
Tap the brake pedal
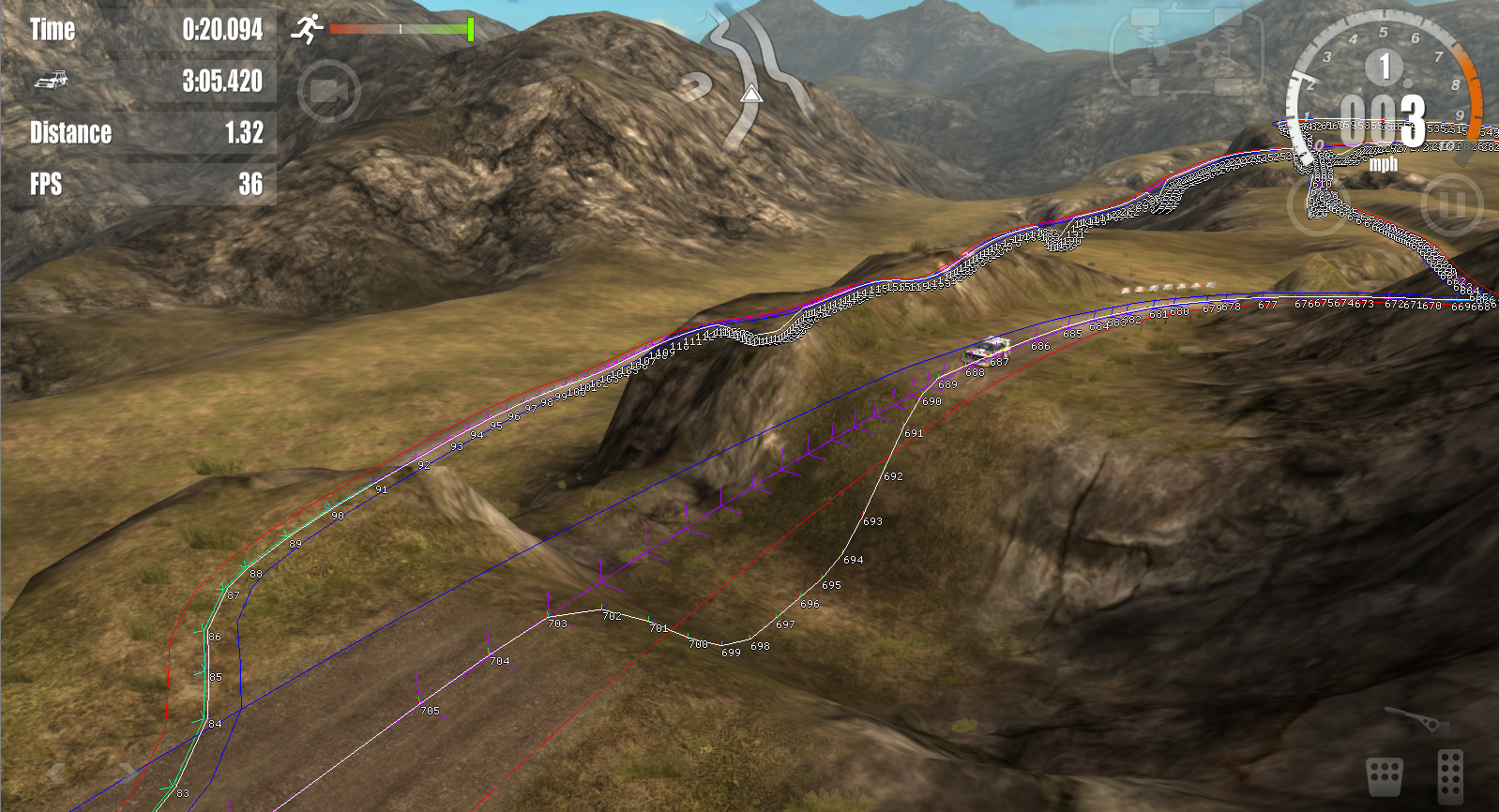[1385, 775]
